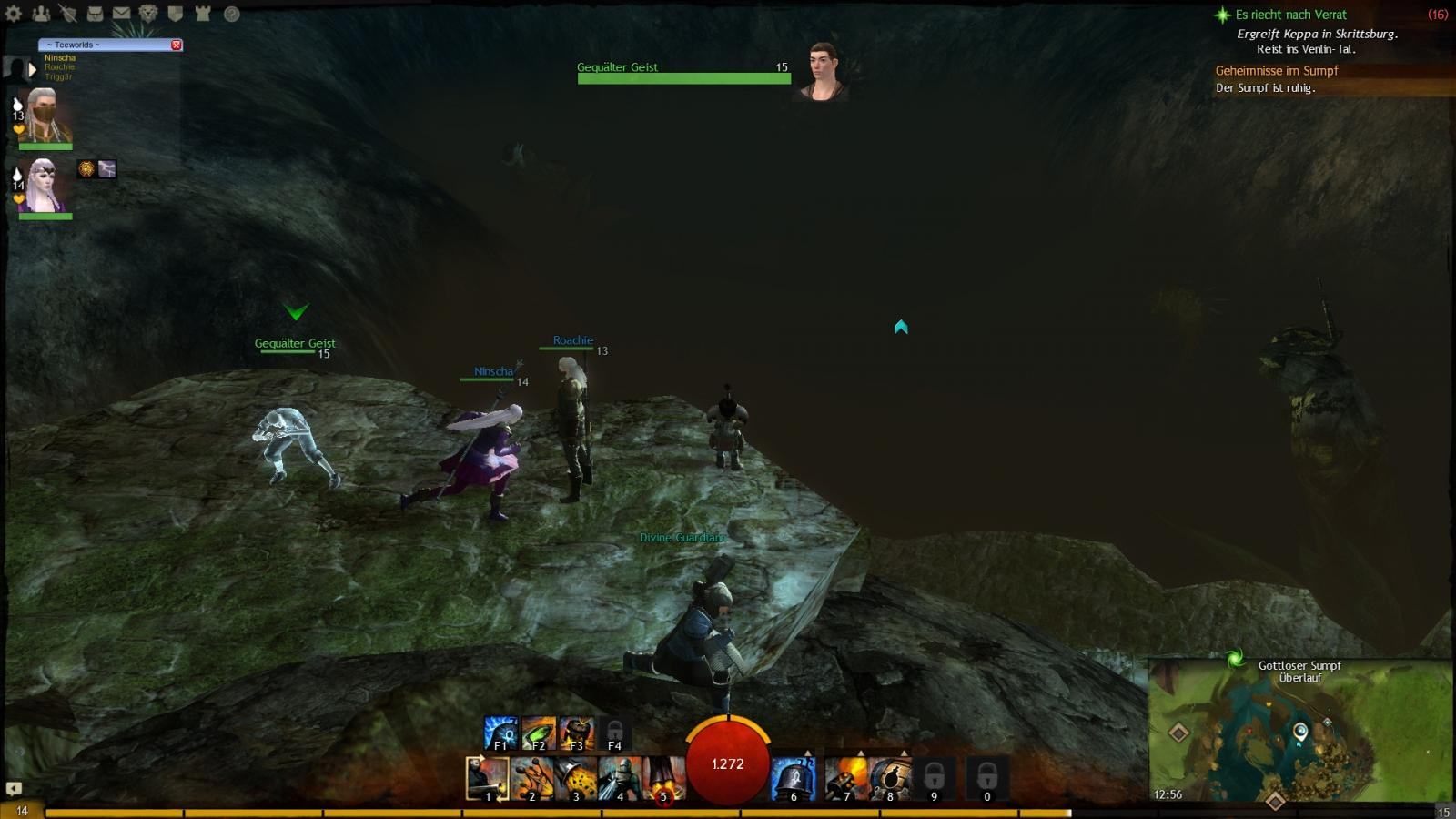Select the masked party member portrait

click(x=45, y=115)
